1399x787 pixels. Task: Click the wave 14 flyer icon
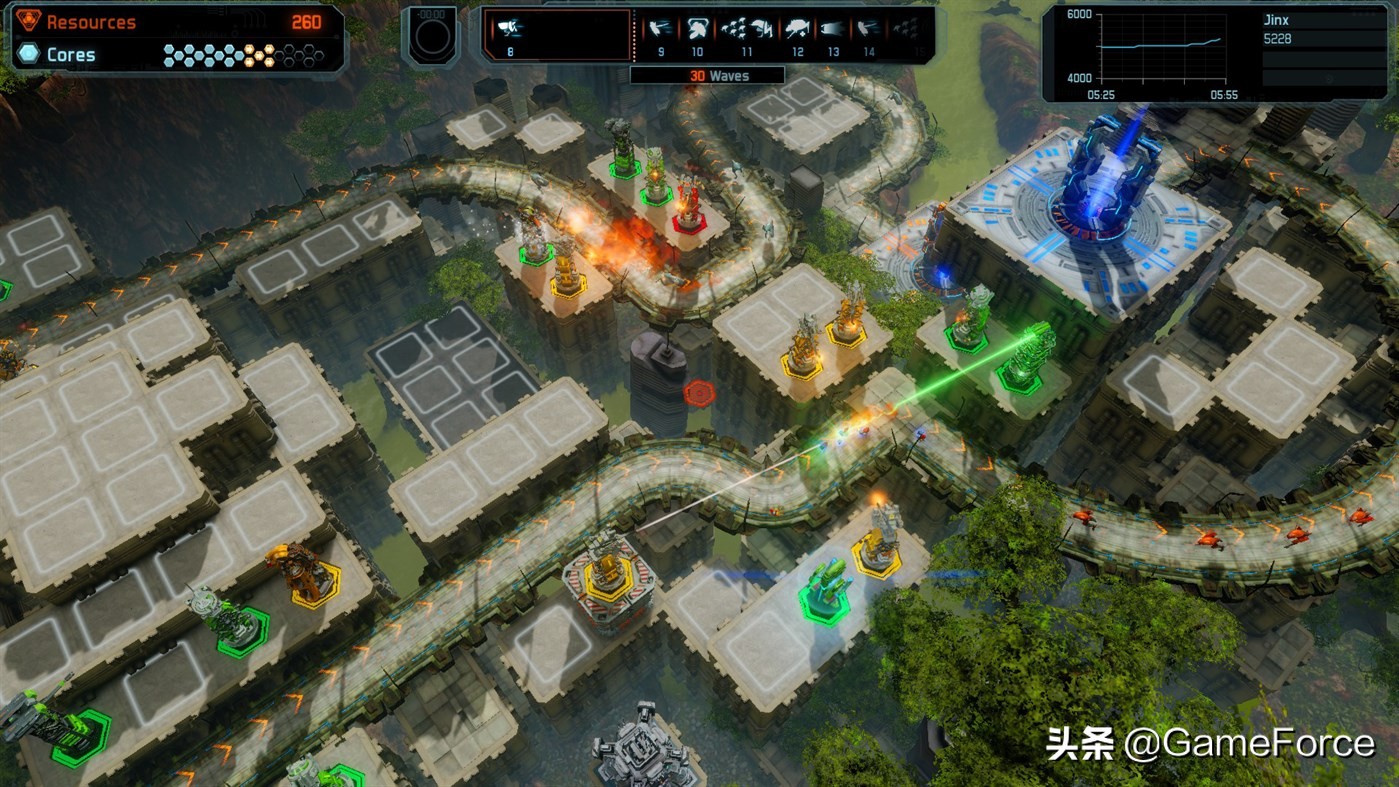866,27
